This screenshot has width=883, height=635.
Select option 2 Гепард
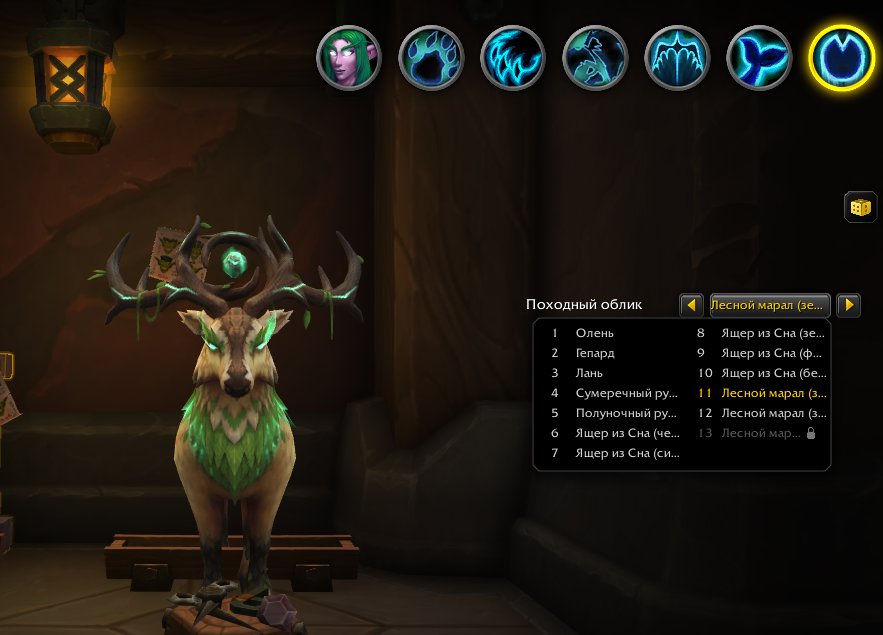(595, 353)
